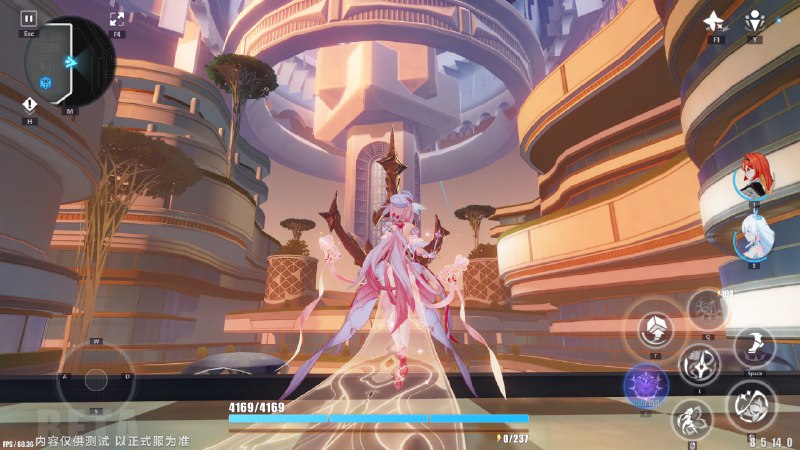The width and height of the screenshot is (800, 450).
Task: Click the pause button
Action: (x=29, y=18)
